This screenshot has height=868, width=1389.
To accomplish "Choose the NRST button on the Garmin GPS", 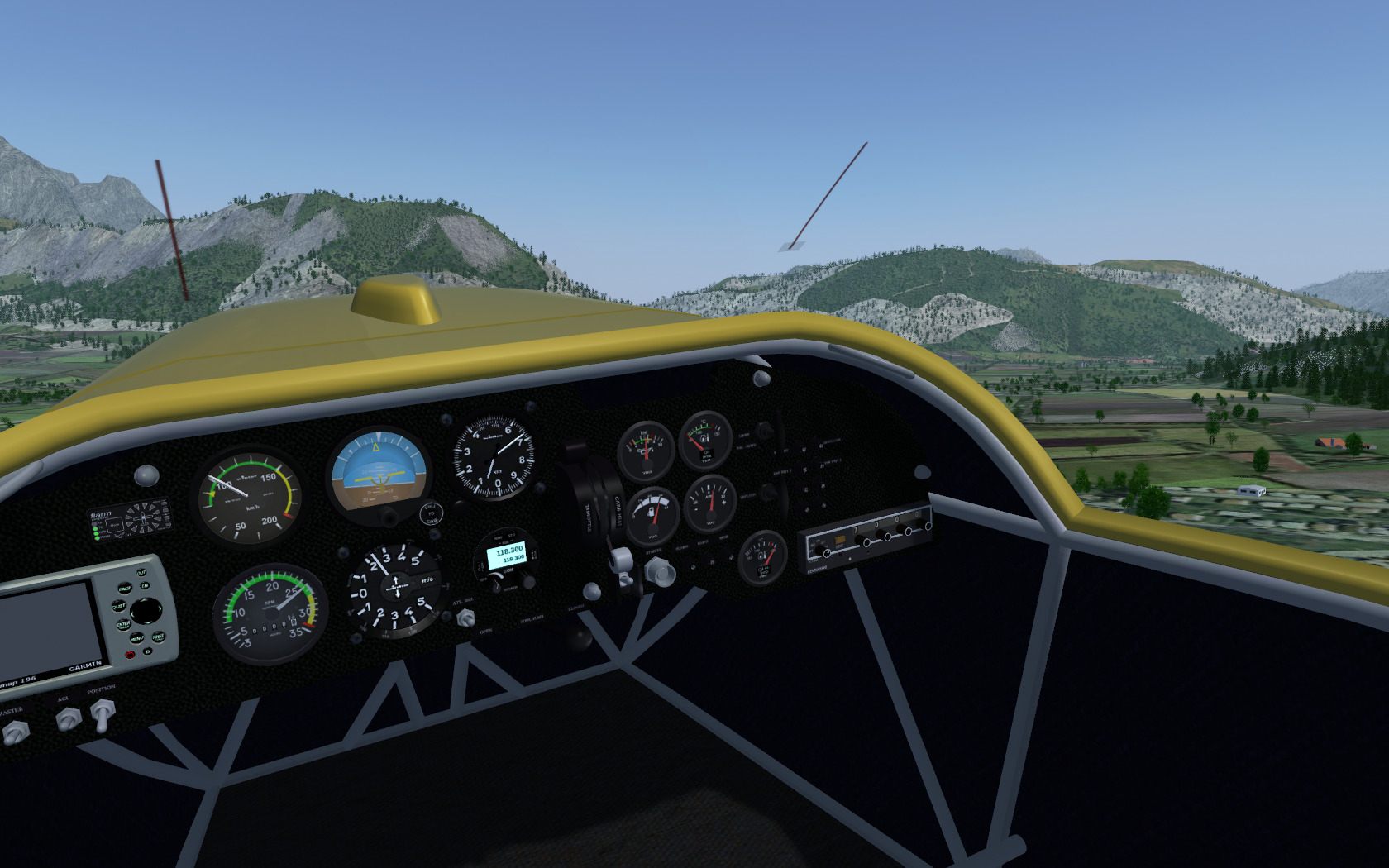I will pos(158,637).
